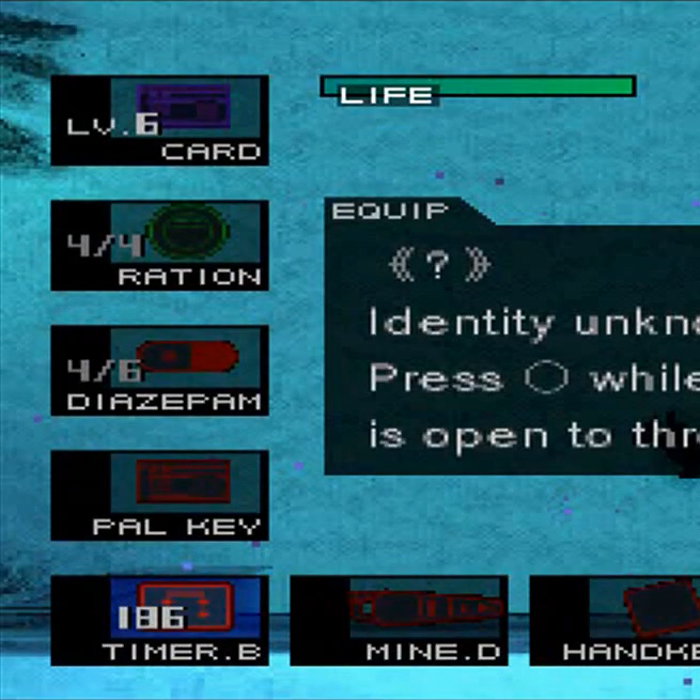Pick the PAL Key item slot

(160, 496)
